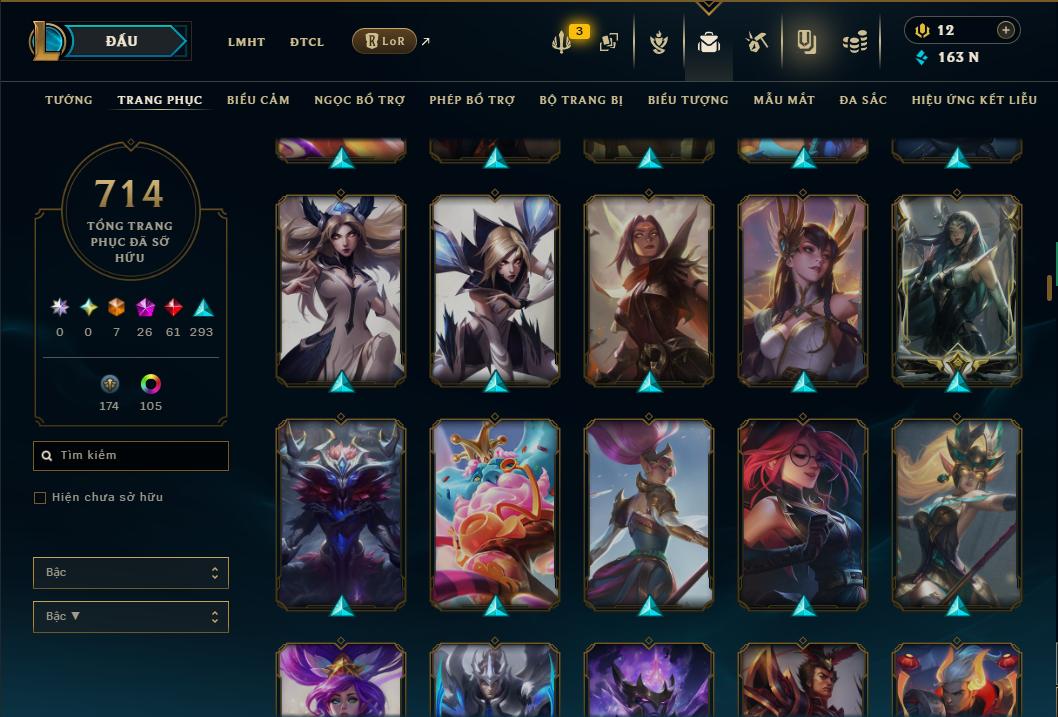Select the pink cupcake monster skin card
The width and height of the screenshot is (1058, 717).
coord(495,514)
